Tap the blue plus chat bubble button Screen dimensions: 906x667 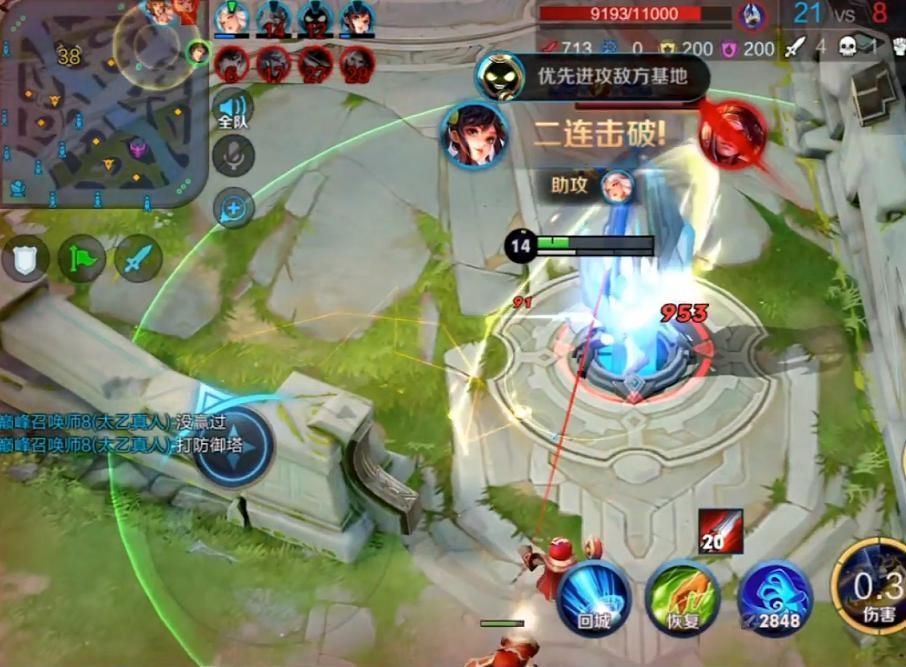234,208
